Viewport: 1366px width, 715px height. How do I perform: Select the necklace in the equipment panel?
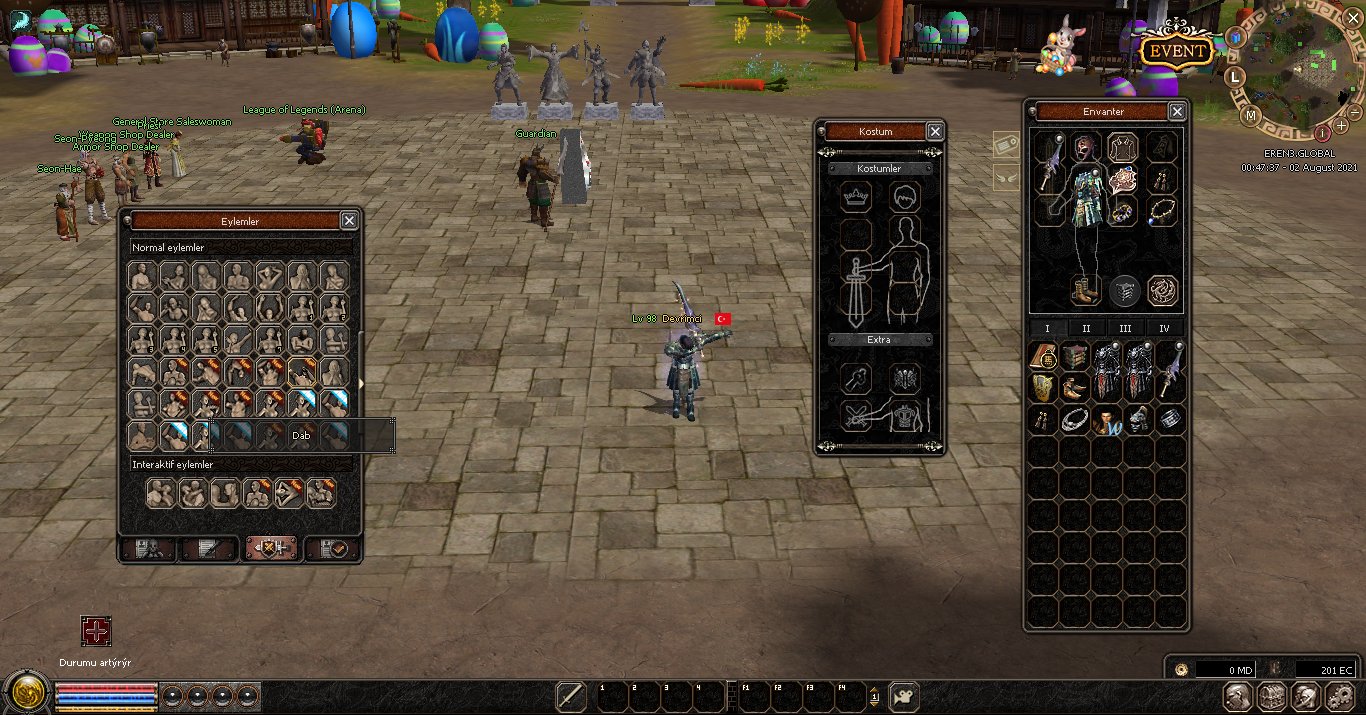(1161, 211)
